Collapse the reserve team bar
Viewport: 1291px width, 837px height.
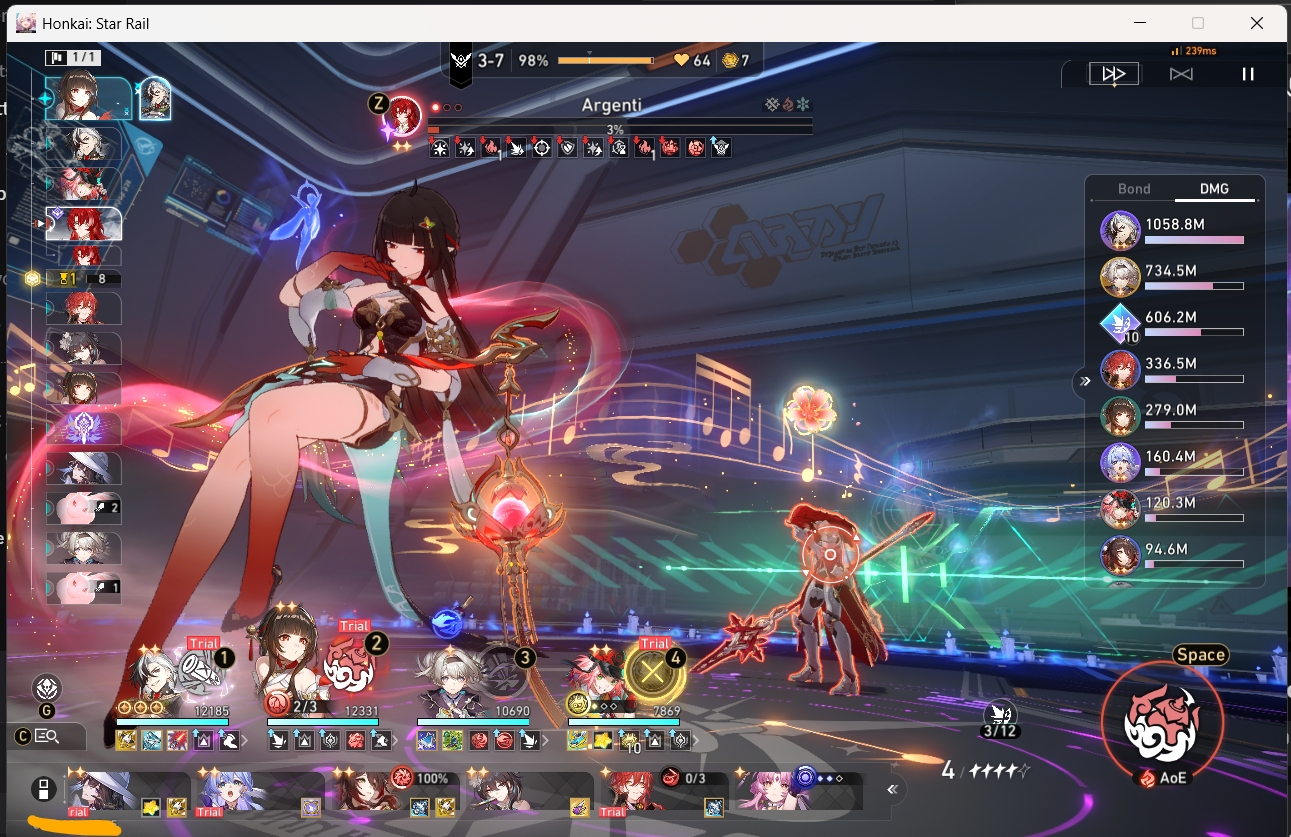(x=892, y=789)
